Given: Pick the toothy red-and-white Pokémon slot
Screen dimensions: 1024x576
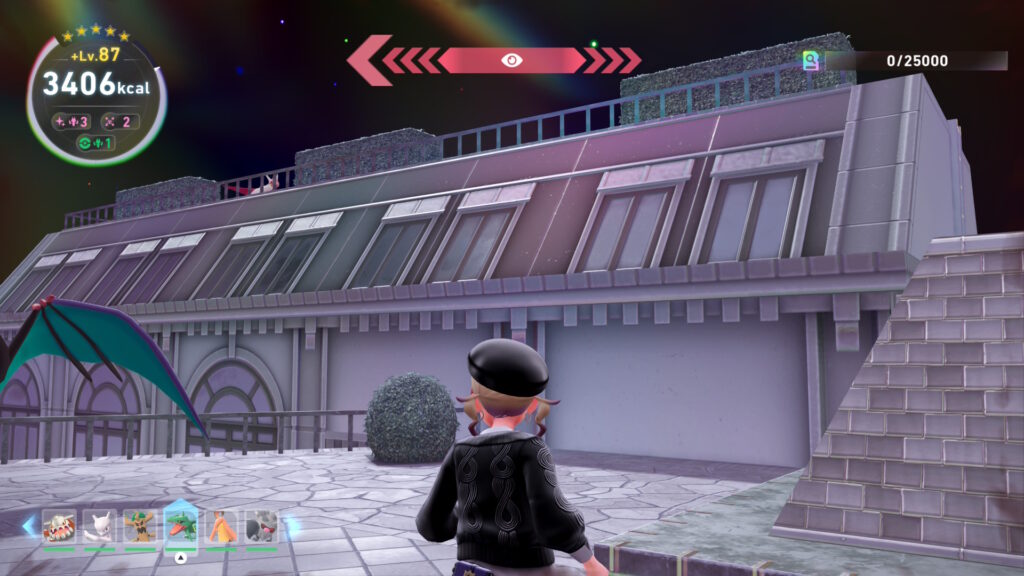Looking at the screenshot, I should pos(59,525).
